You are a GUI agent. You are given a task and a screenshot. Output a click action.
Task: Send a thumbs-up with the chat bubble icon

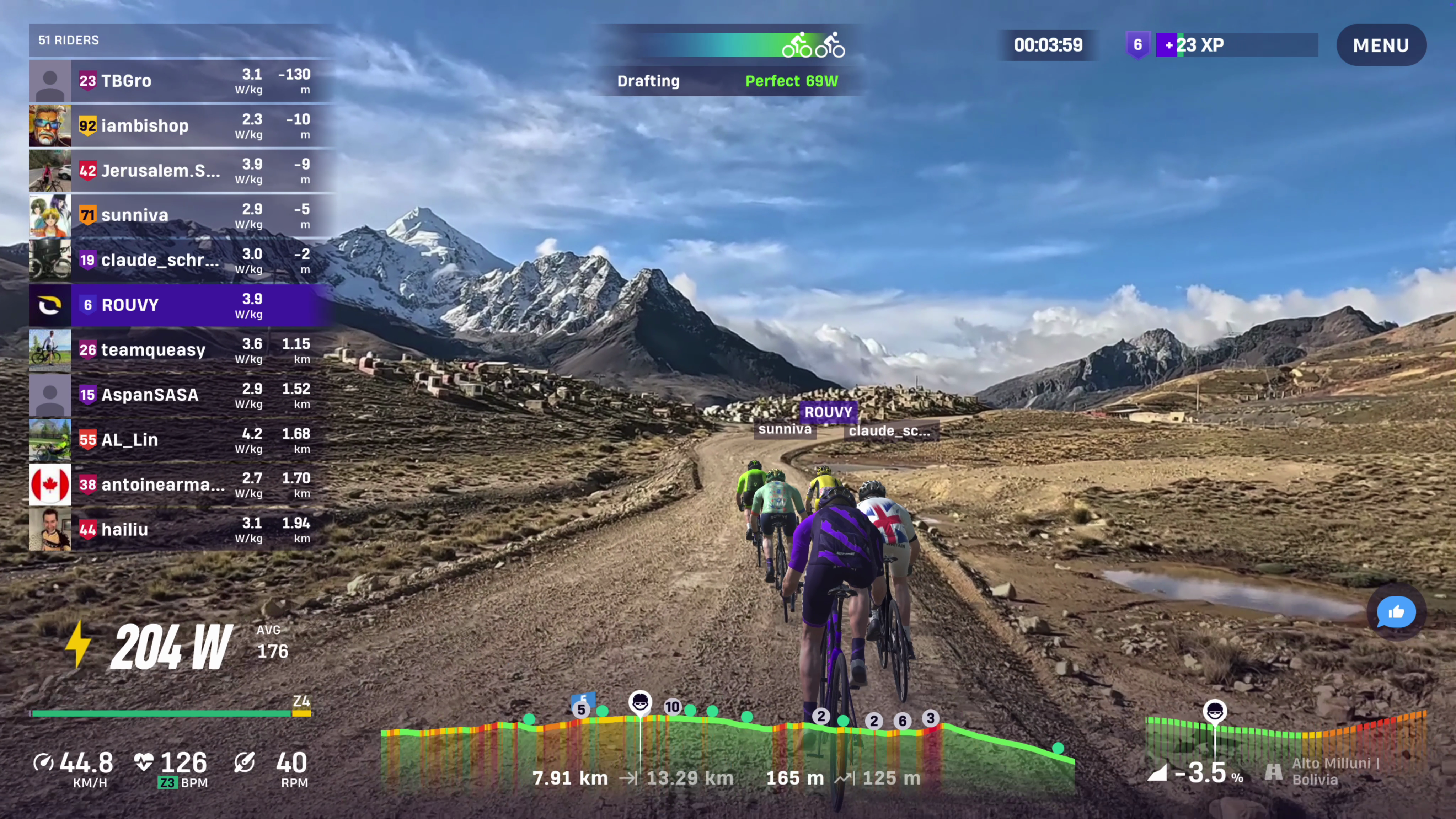1396,612
